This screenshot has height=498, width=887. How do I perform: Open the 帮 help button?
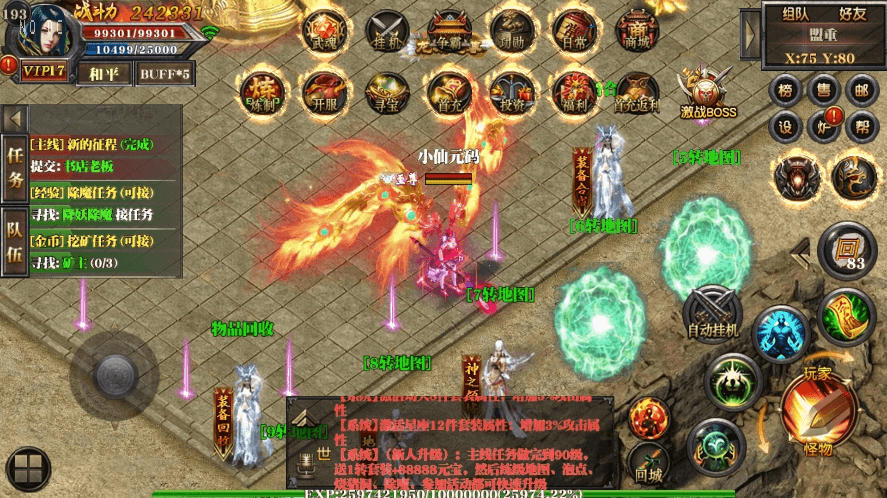[860, 128]
